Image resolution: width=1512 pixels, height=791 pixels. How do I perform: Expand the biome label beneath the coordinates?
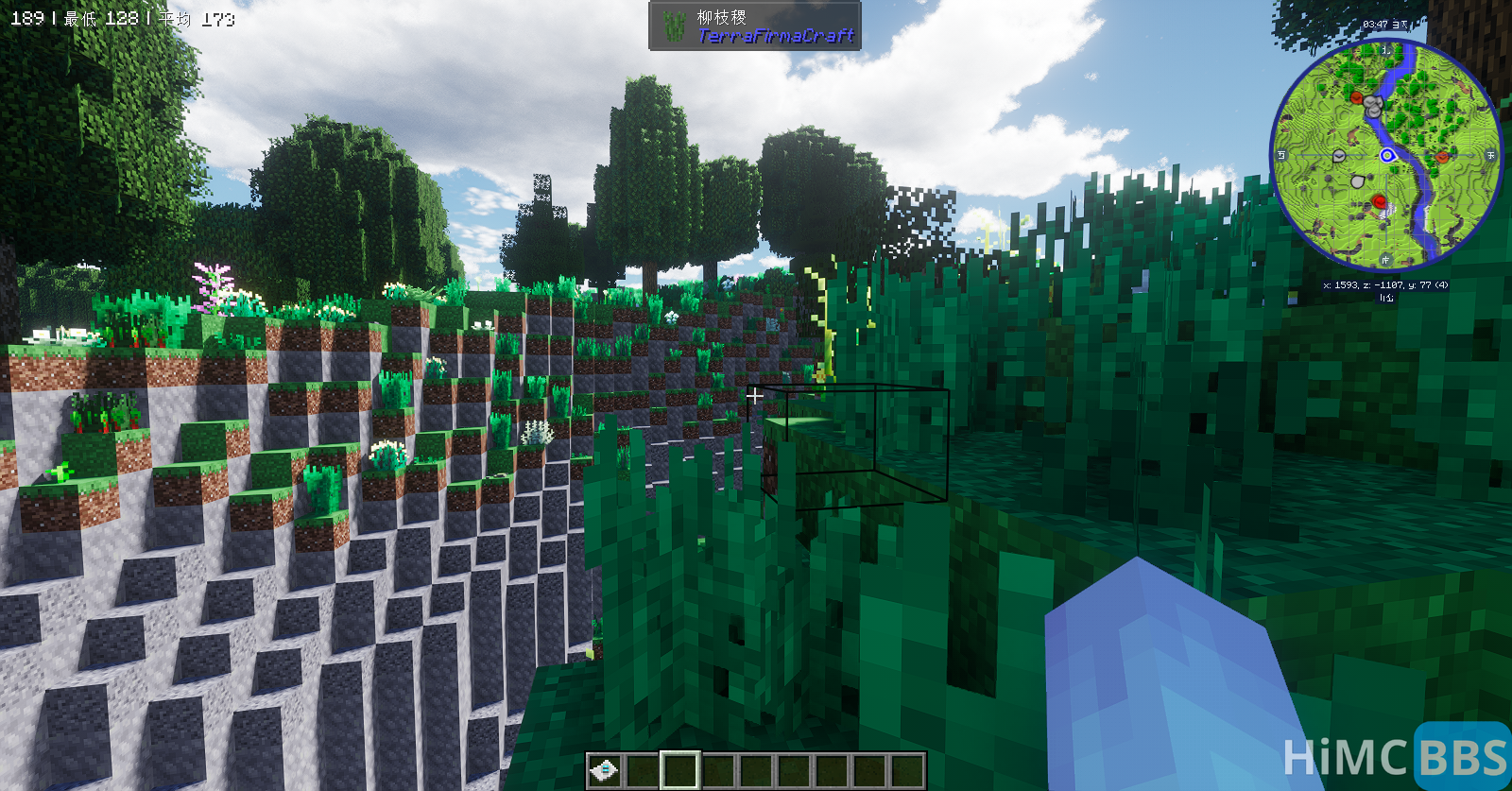[x=1385, y=298]
